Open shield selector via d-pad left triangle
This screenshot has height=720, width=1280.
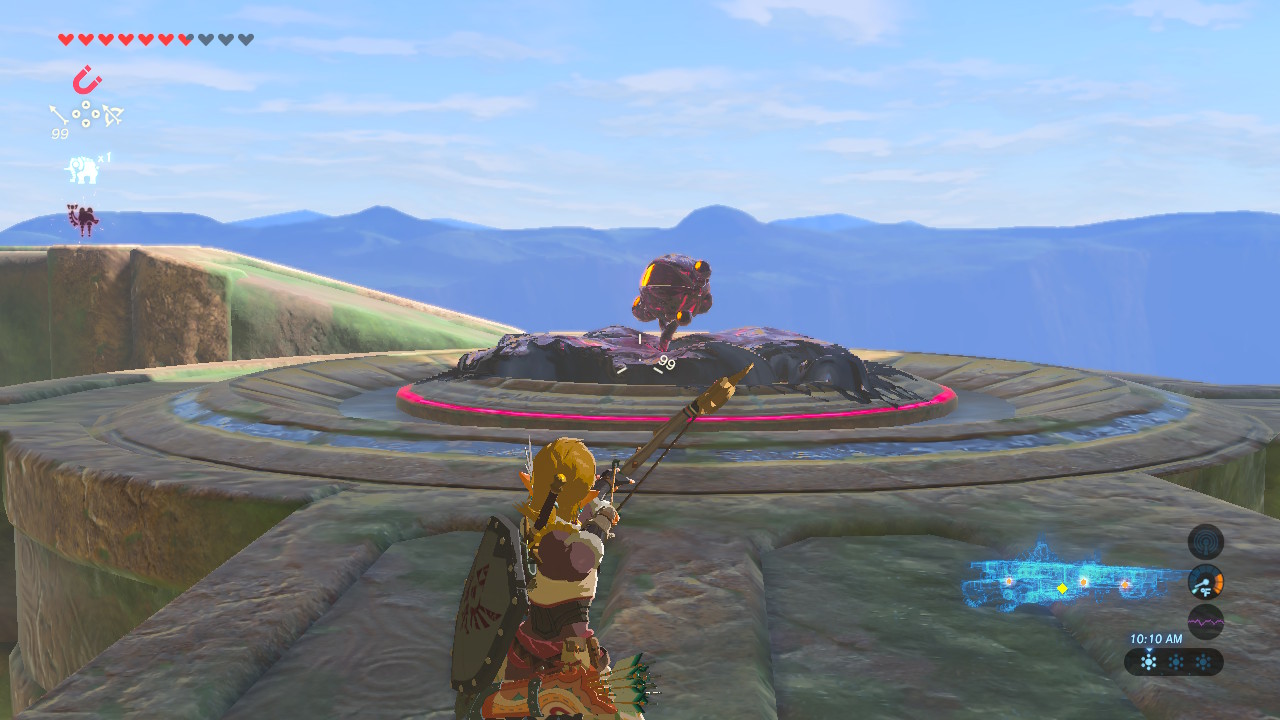coord(75,114)
